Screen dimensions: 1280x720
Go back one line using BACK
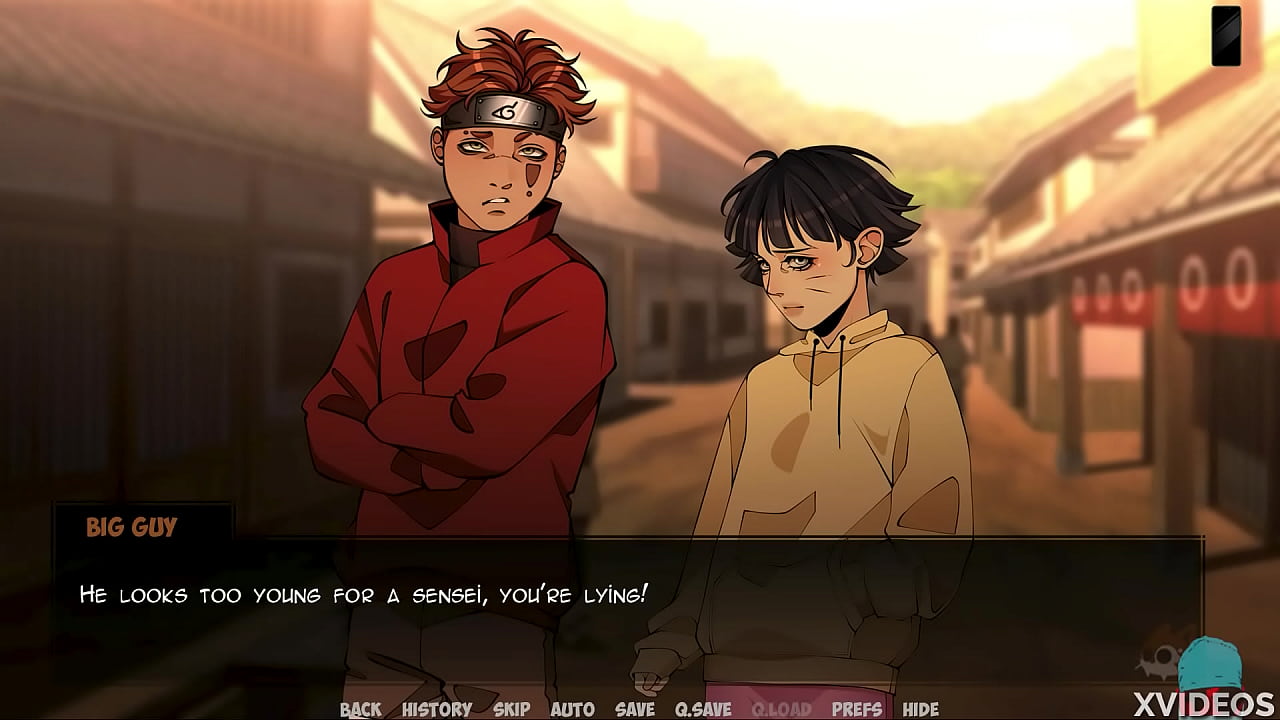[362, 708]
